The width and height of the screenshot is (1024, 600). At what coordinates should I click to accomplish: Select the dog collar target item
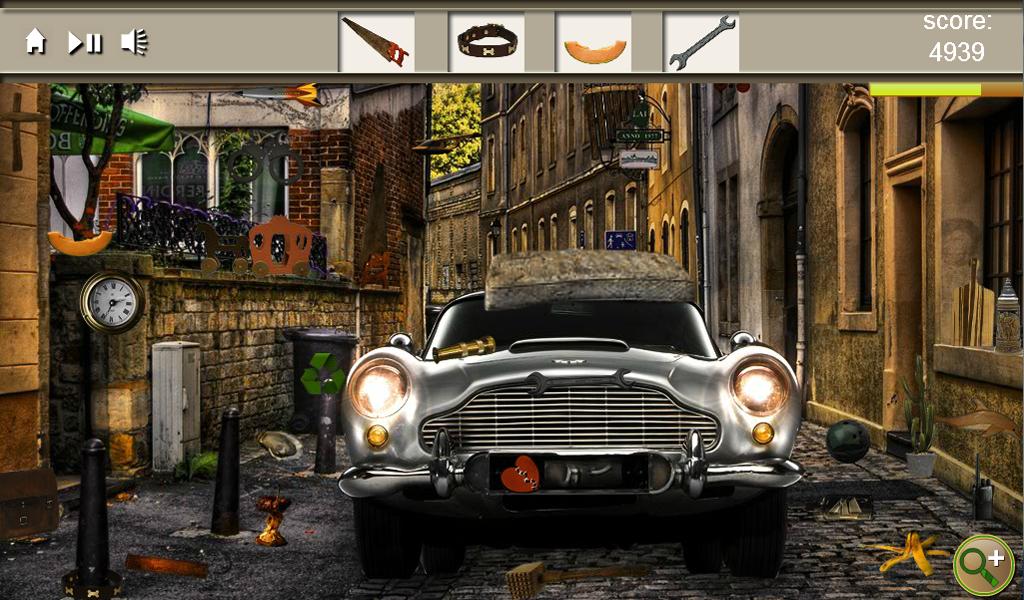pos(487,42)
